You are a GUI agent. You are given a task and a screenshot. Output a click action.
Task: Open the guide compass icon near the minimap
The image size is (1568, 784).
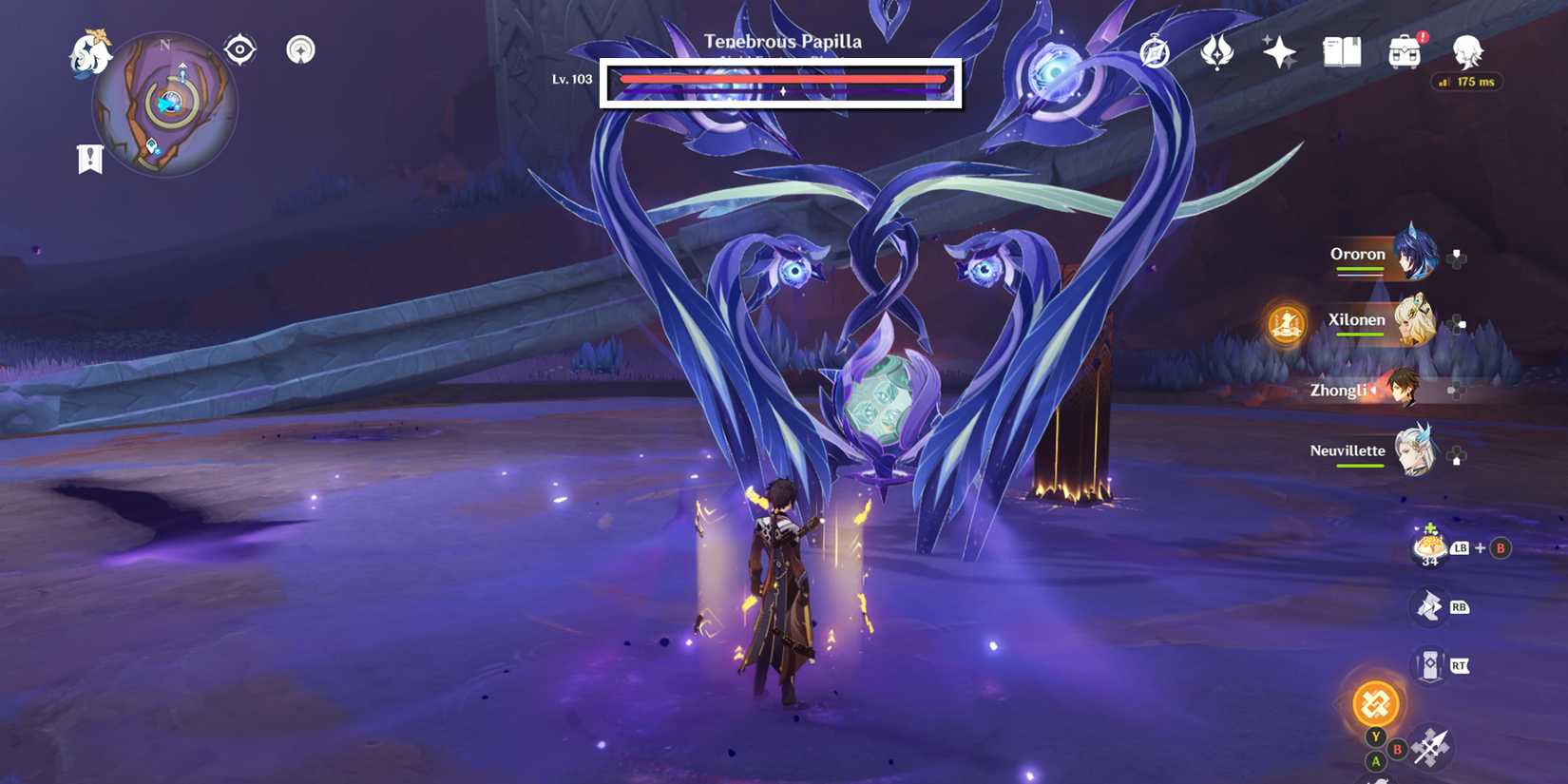[300, 48]
